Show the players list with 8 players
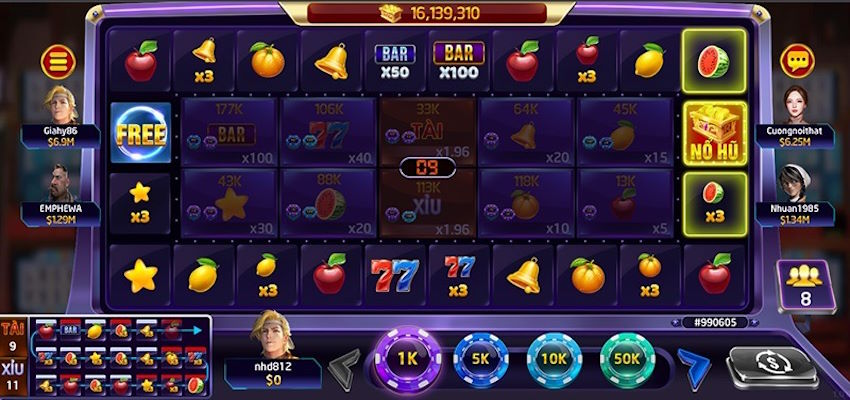Viewport: 850px width, 400px height. [x=799, y=283]
